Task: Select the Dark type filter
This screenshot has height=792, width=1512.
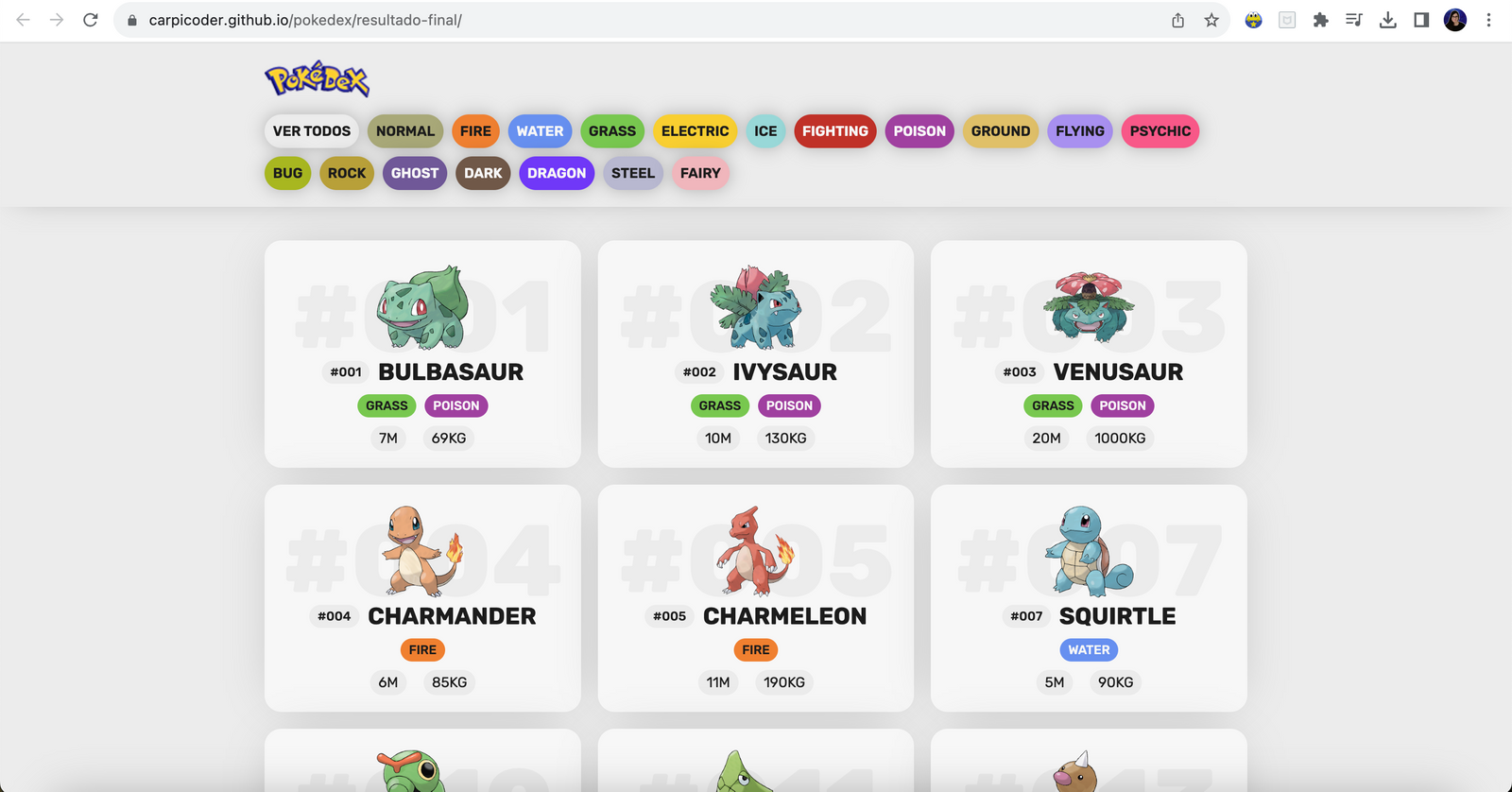Action: [483, 173]
